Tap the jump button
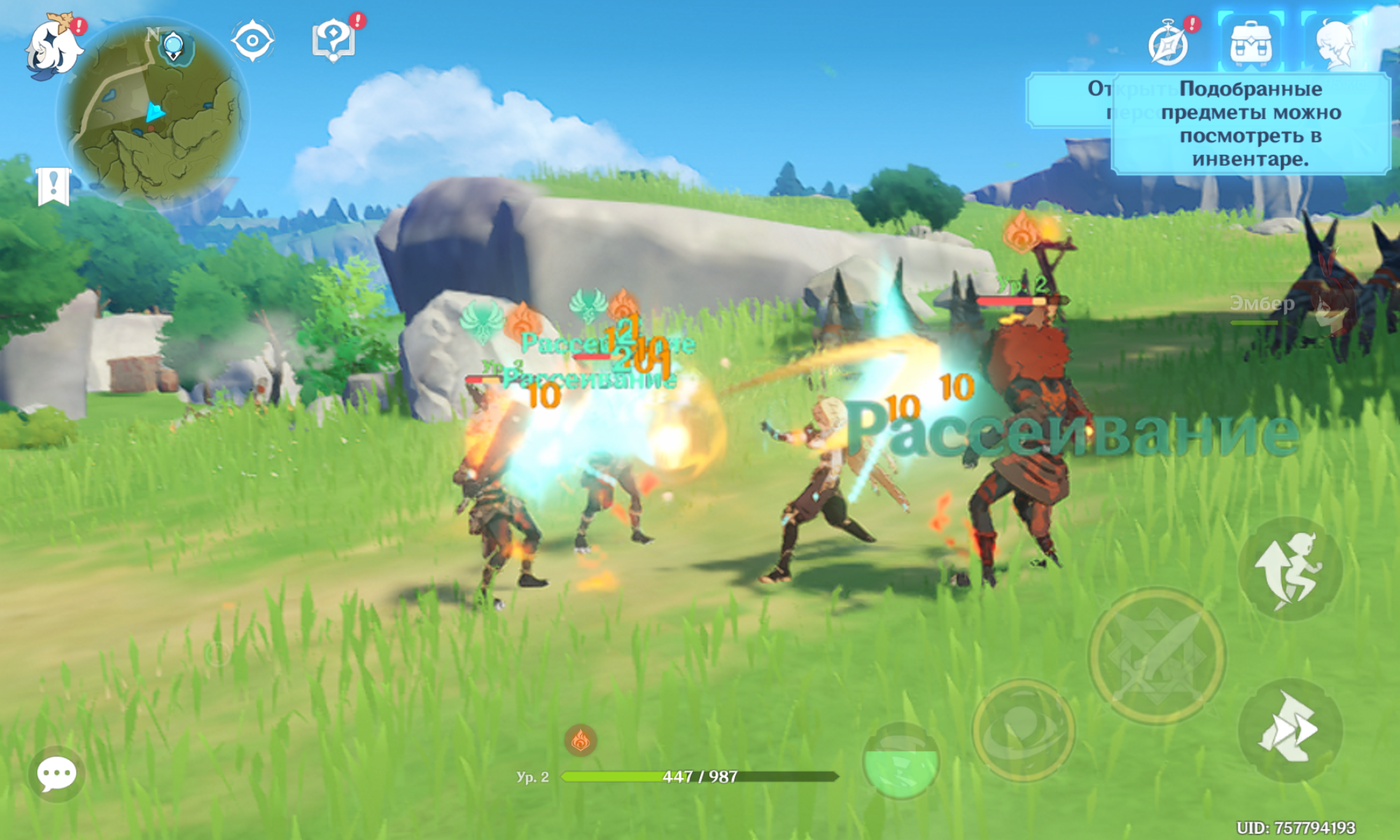Image resolution: width=1400 pixels, height=840 pixels. (1289, 568)
